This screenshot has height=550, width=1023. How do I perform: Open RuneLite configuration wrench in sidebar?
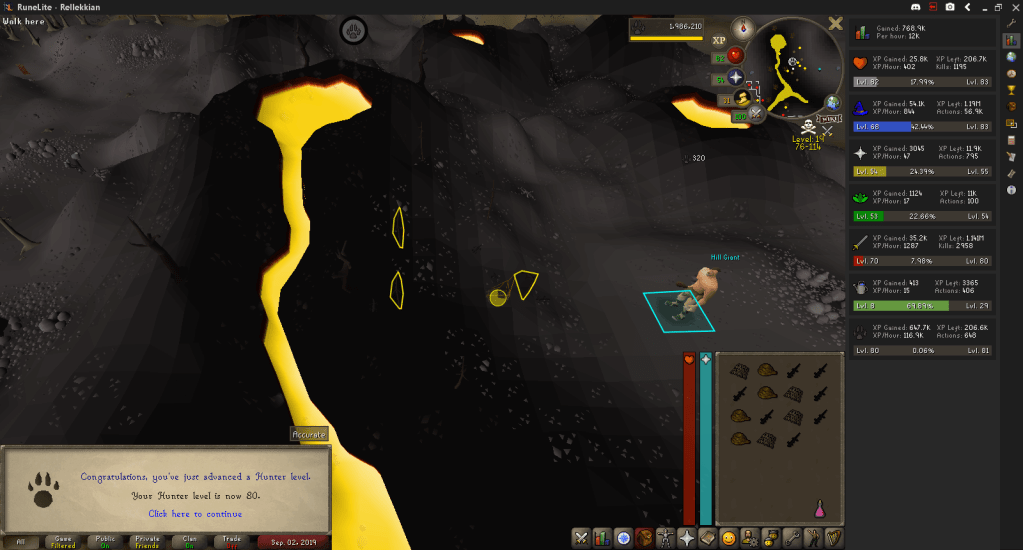[x=1011, y=23]
